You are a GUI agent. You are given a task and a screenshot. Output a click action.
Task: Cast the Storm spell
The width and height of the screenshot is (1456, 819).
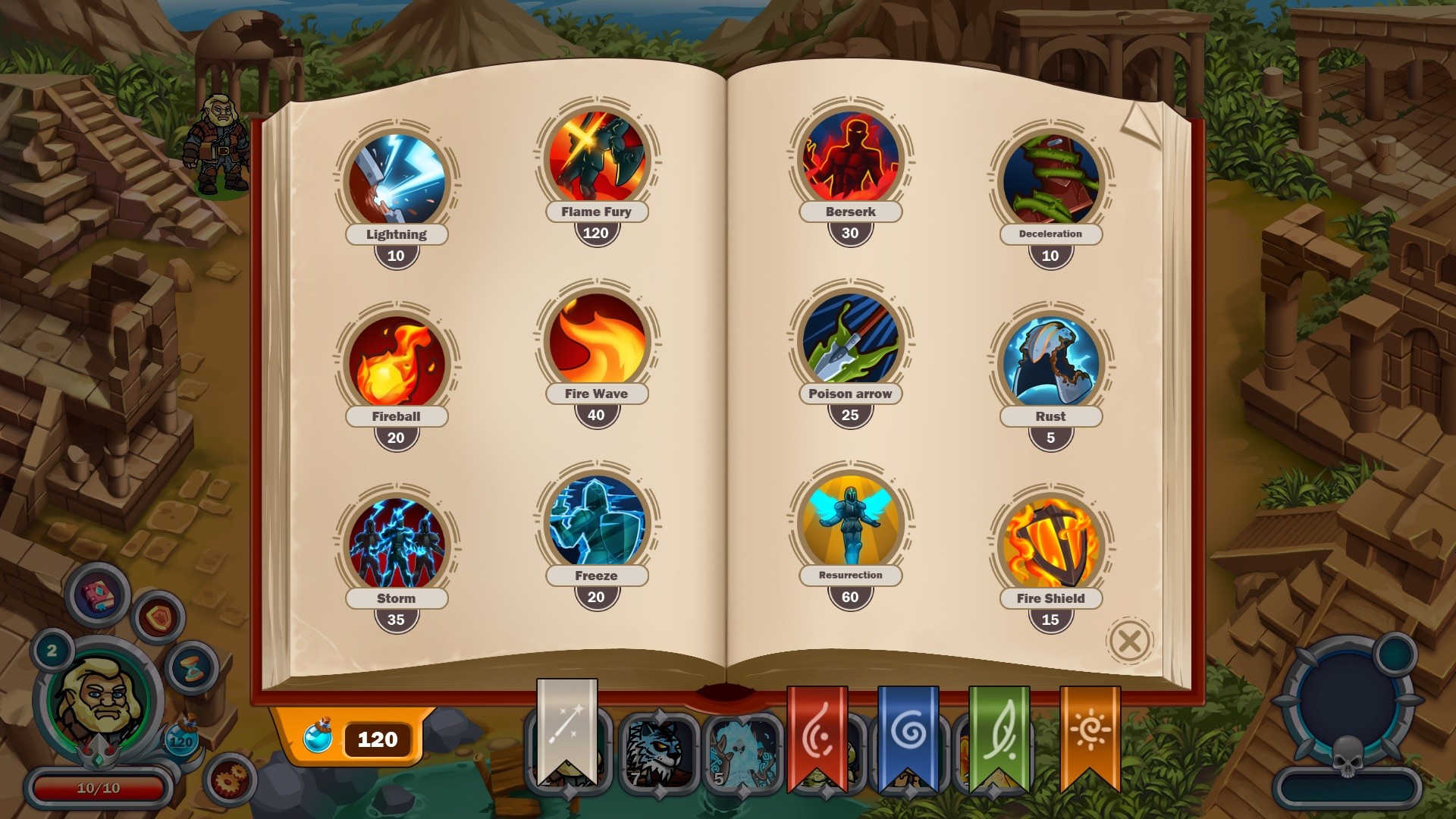(x=395, y=541)
